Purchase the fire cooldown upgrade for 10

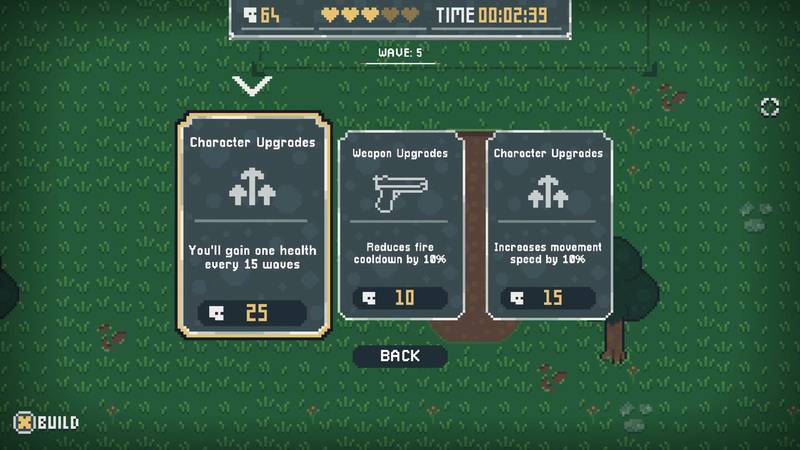(x=400, y=298)
